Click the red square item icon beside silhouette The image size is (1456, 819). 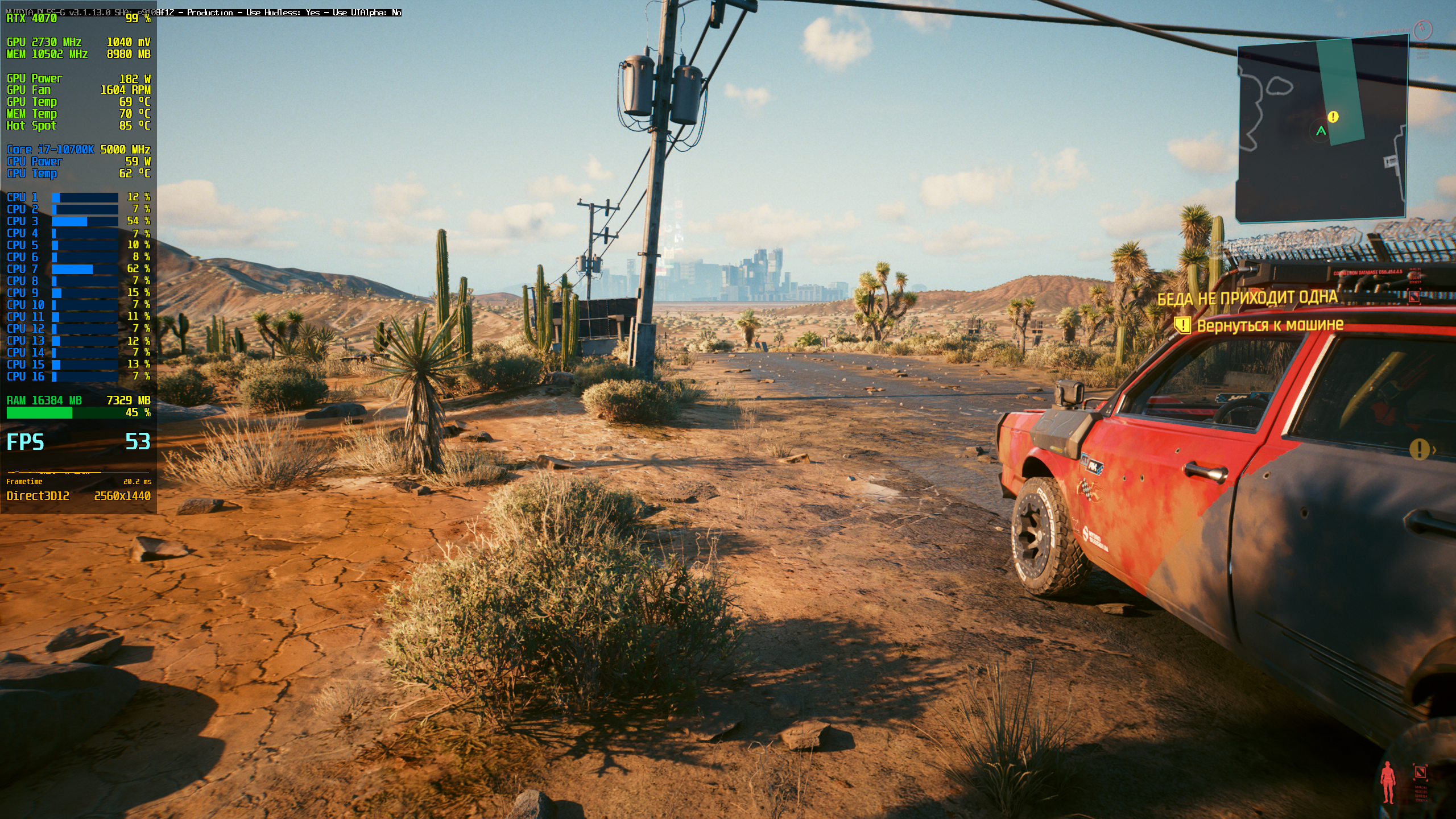(1420, 772)
